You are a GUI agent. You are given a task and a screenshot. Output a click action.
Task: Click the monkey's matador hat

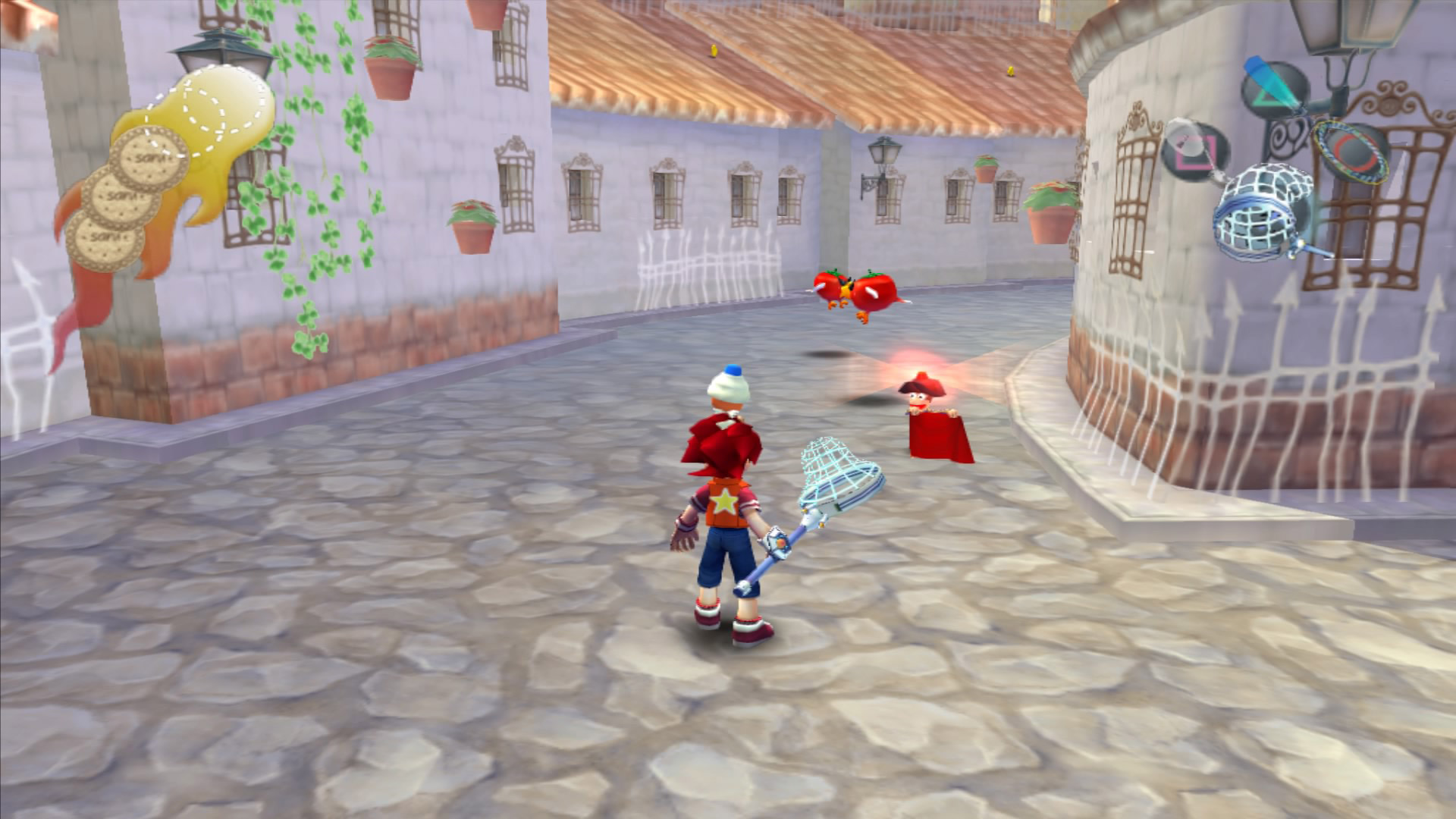[920, 384]
